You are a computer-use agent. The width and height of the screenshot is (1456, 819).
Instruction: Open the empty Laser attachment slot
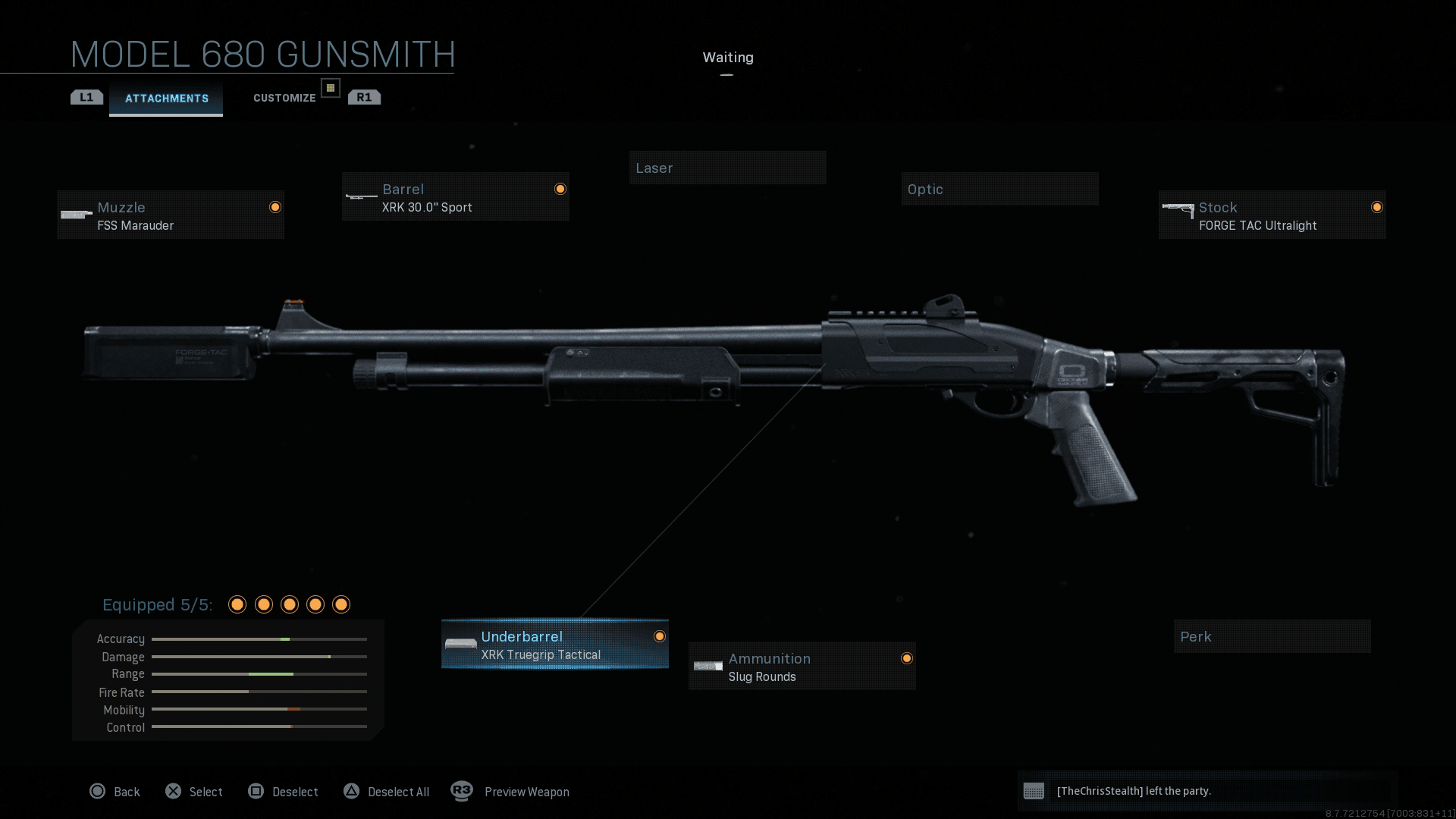727,168
